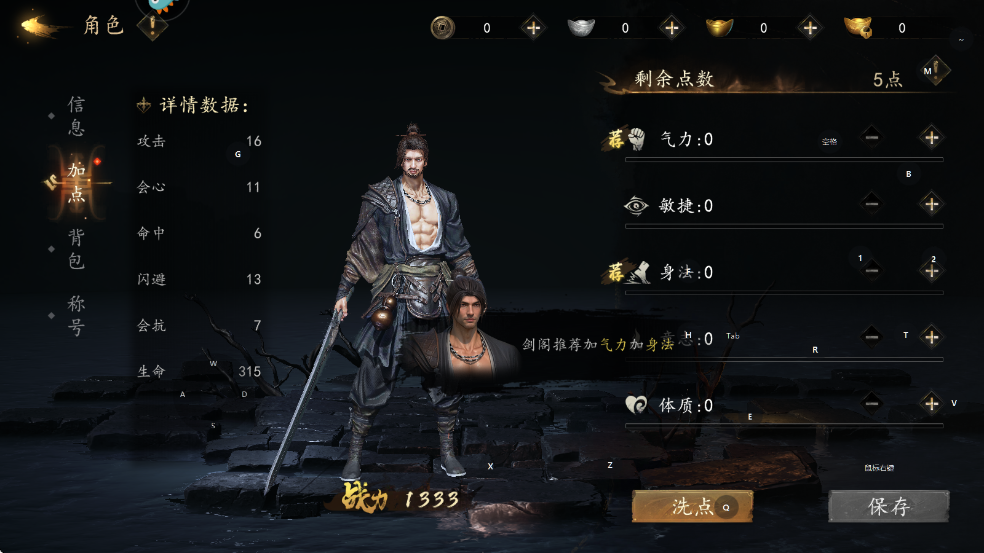Image resolution: width=984 pixels, height=553 pixels.
Task: Switch to the 信息 tab
Action: (76, 116)
